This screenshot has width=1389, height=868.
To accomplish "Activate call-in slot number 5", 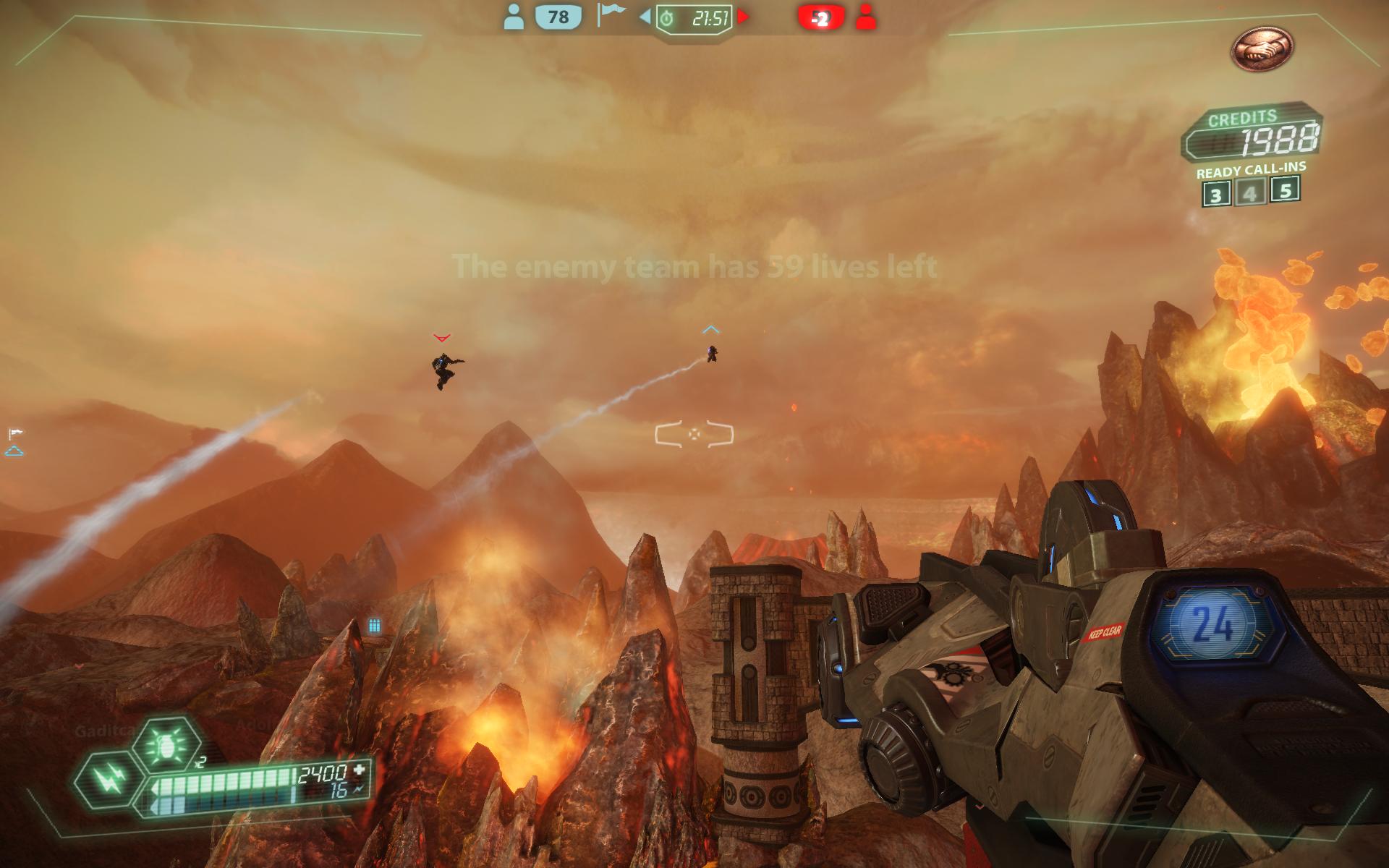I will tap(1286, 190).
